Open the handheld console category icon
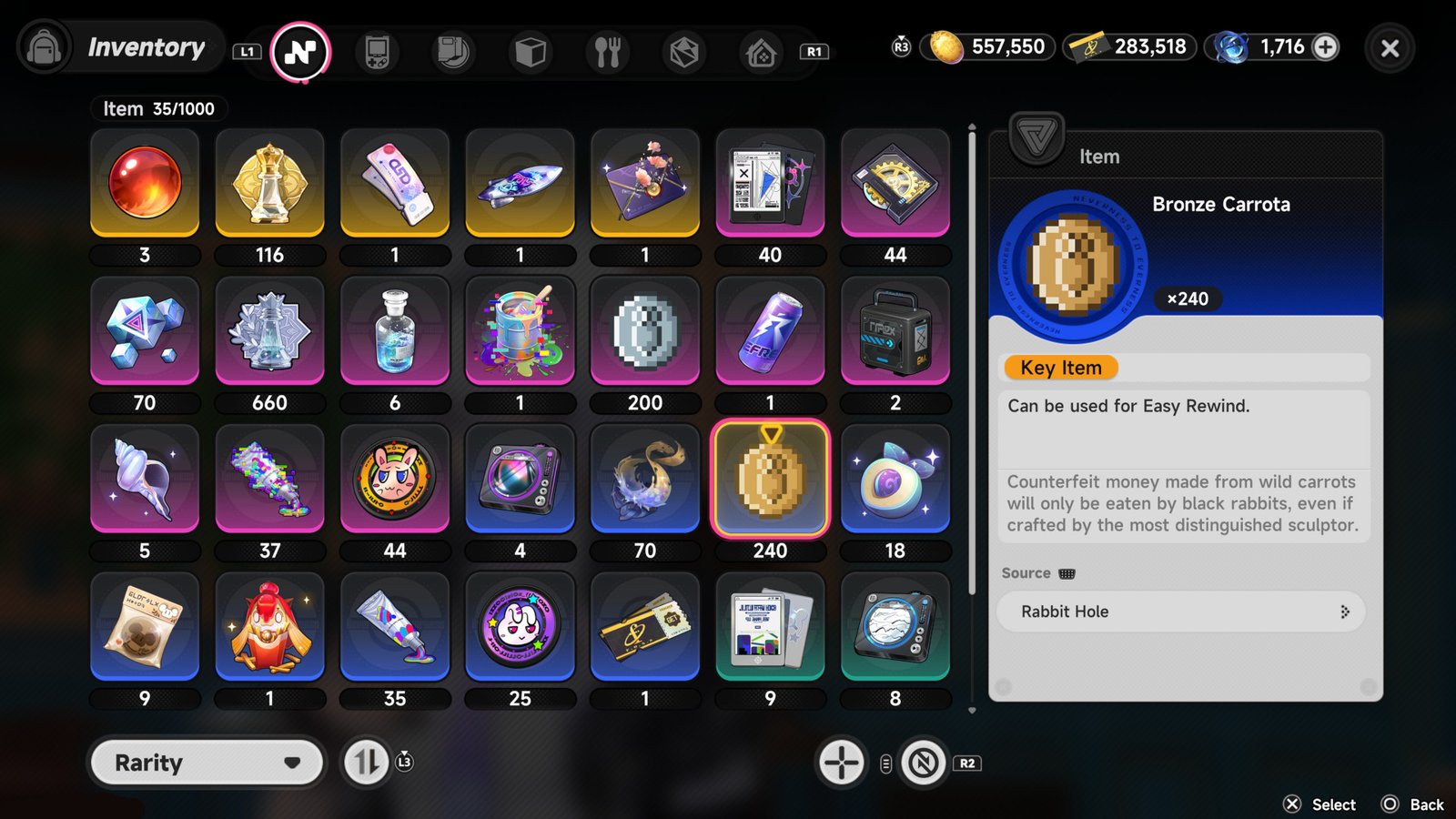Viewport: 1456px width, 819px height. point(376,52)
